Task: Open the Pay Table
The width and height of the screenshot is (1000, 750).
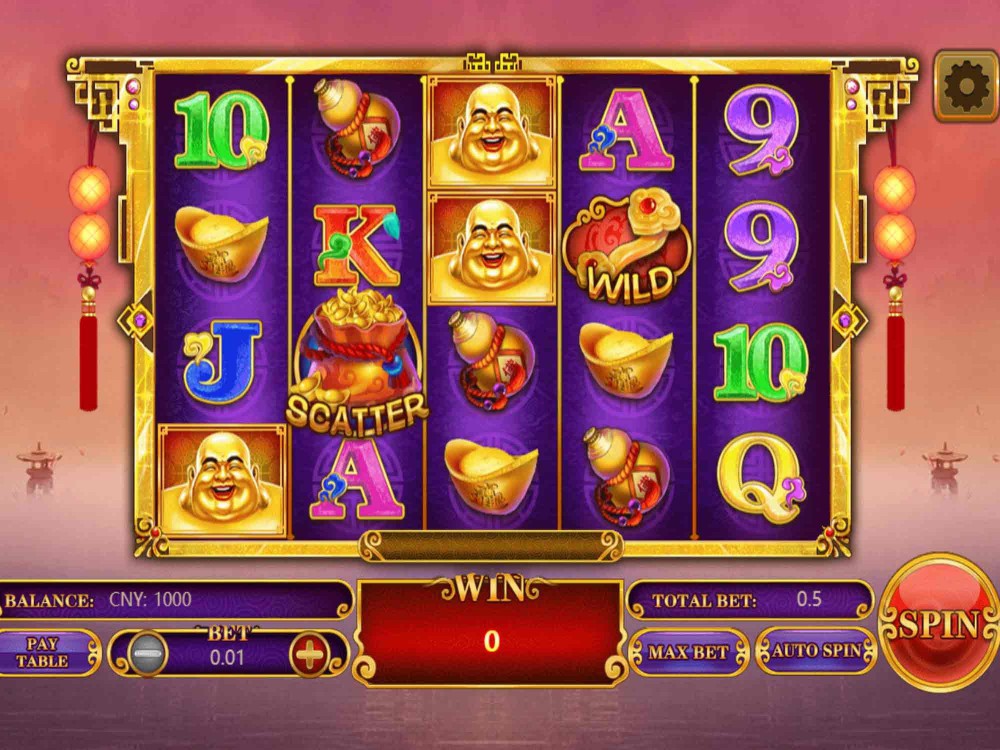Action: tap(43, 653)
